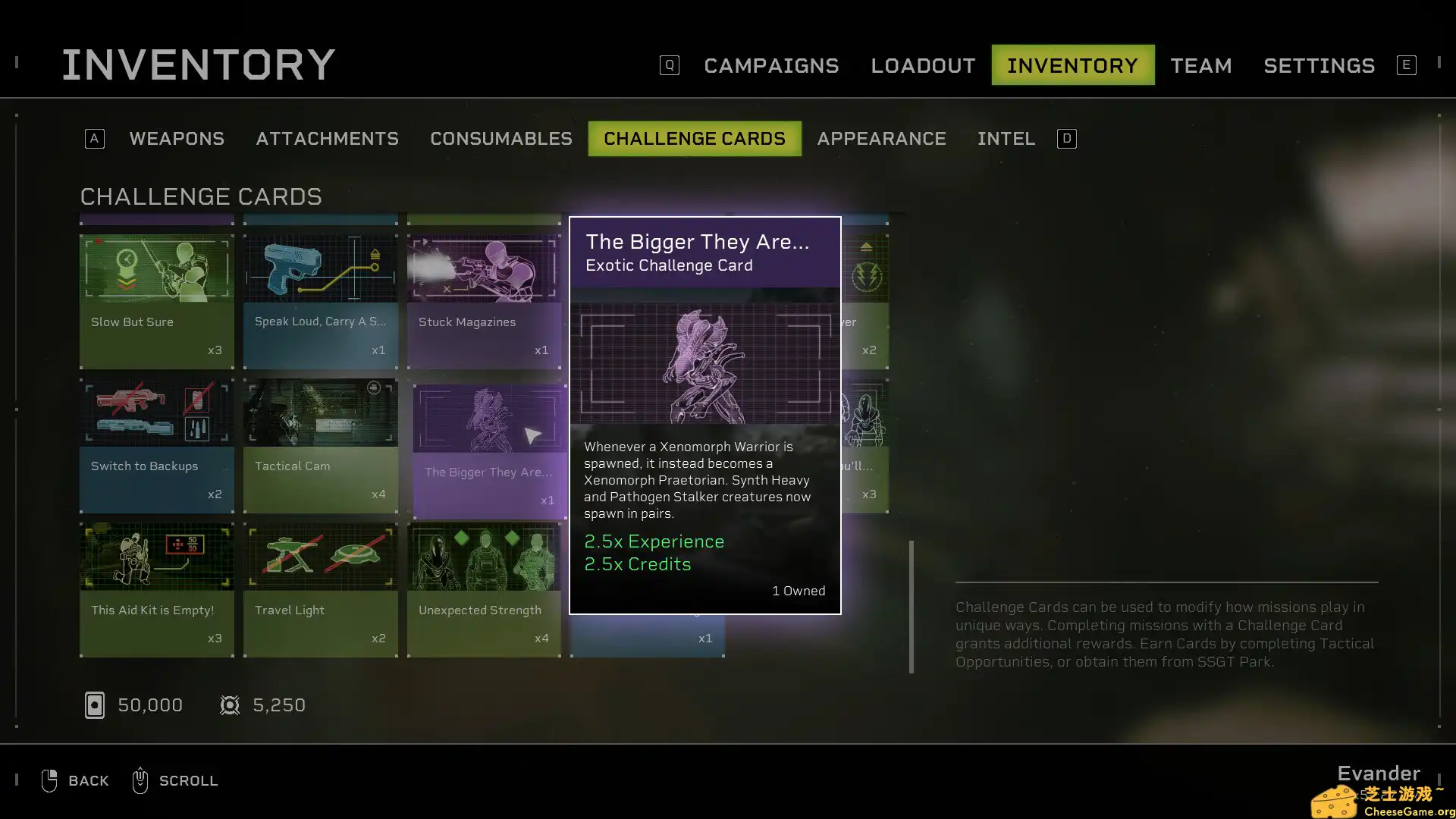This screenshot has width=1456, height=819.
Task: Go to the Team tab
Action: (1200, 66)
